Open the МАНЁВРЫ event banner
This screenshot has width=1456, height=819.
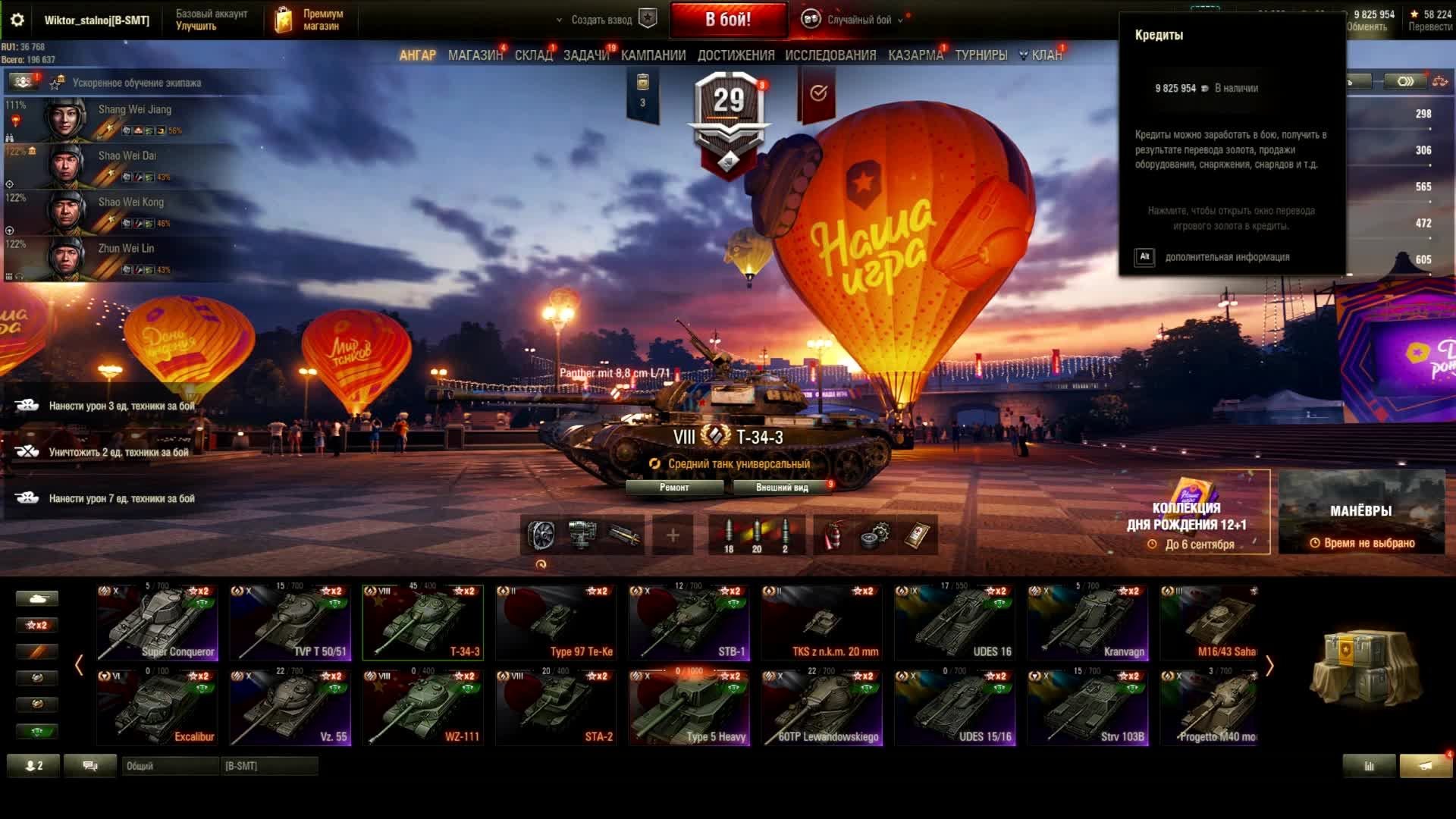1361,512
